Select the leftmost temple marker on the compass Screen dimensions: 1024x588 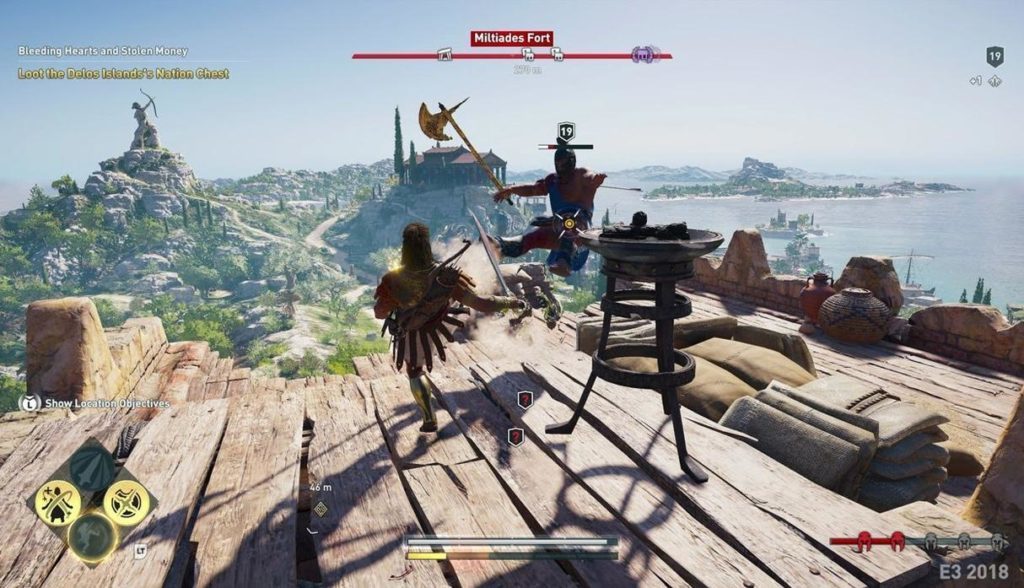click(445, 55)
